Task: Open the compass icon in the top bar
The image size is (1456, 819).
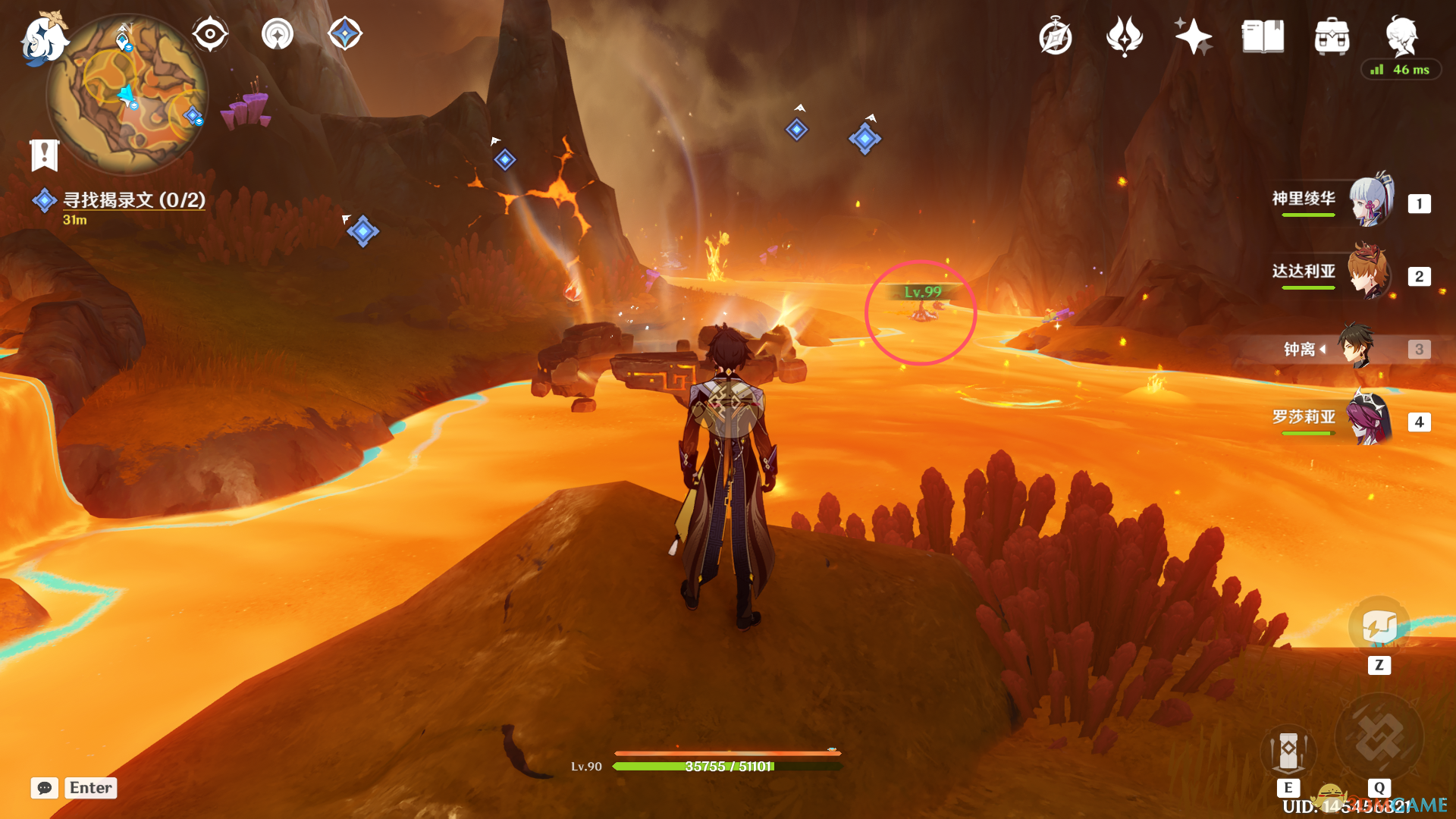Action: pyautogui.click(x=1056, y=37)
